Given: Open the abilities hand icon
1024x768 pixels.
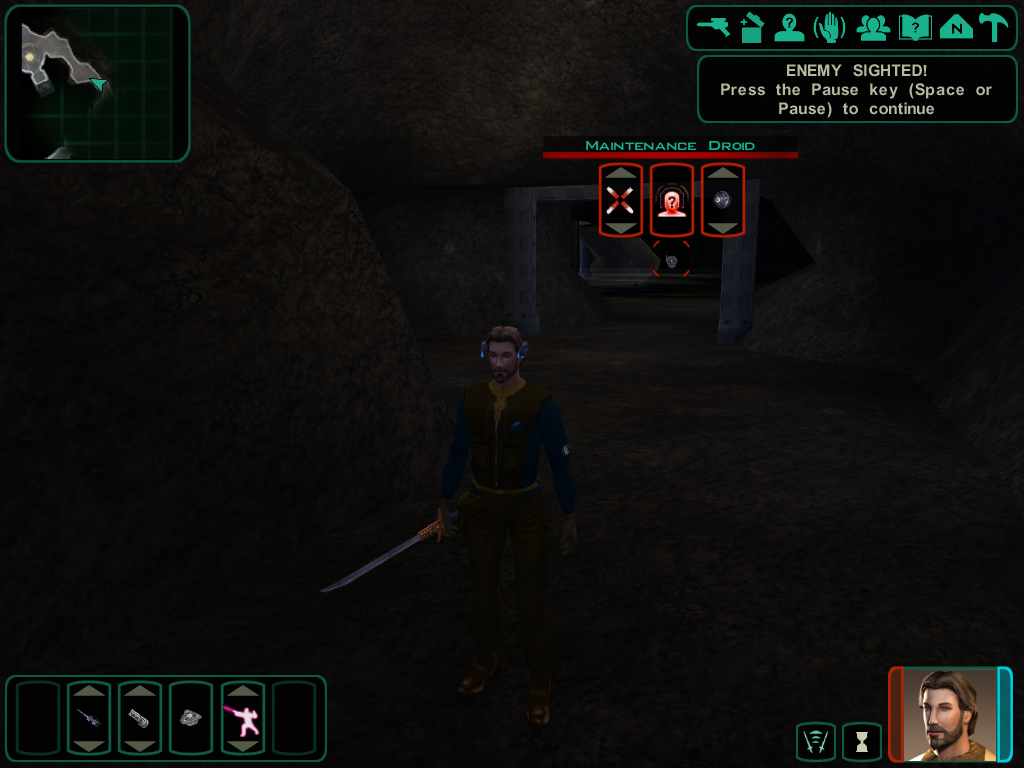Looking at the screenshot, I should click(830, 27).
